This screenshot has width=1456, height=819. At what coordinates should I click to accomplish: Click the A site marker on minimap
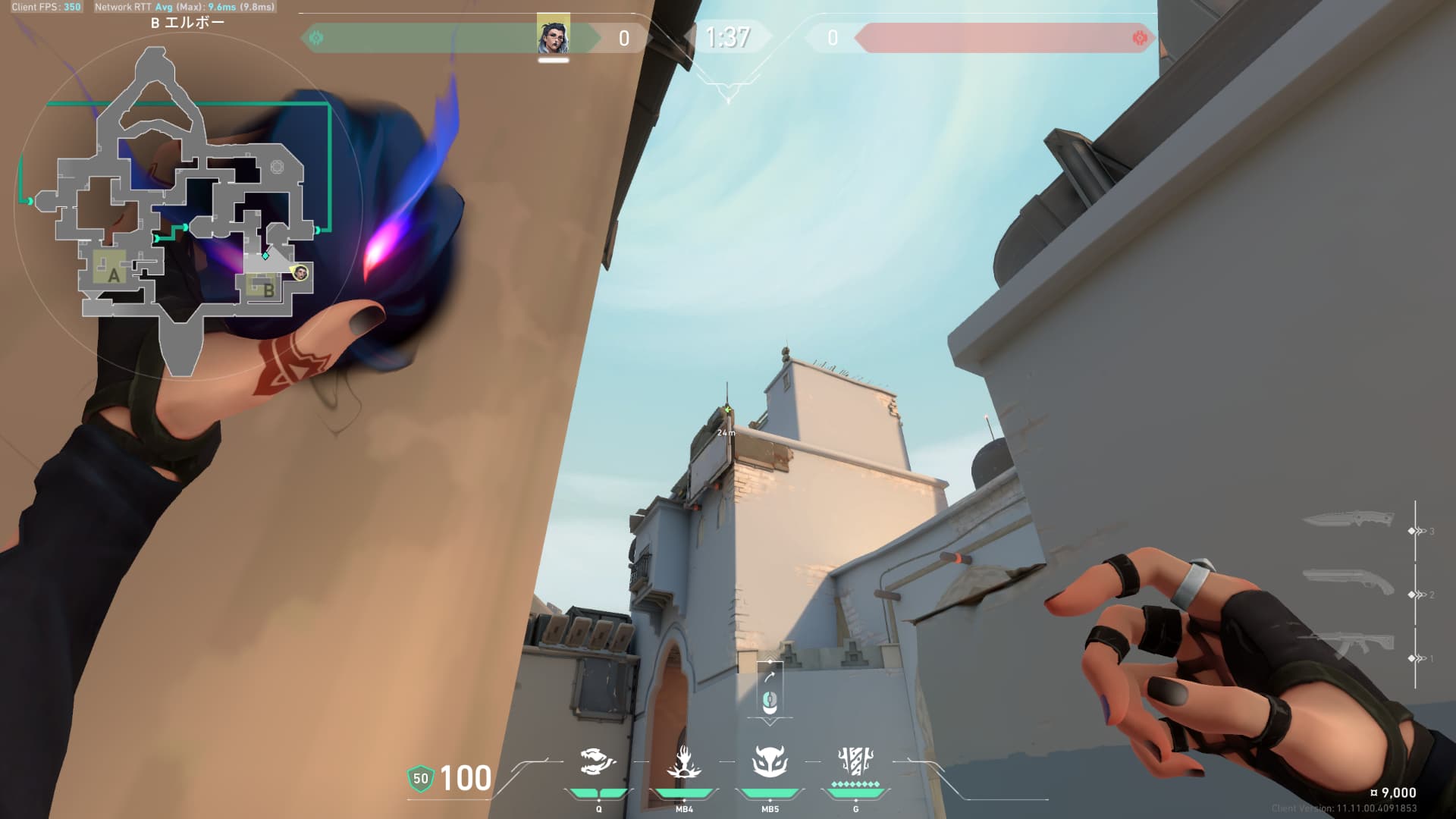(x=113, y=275)
